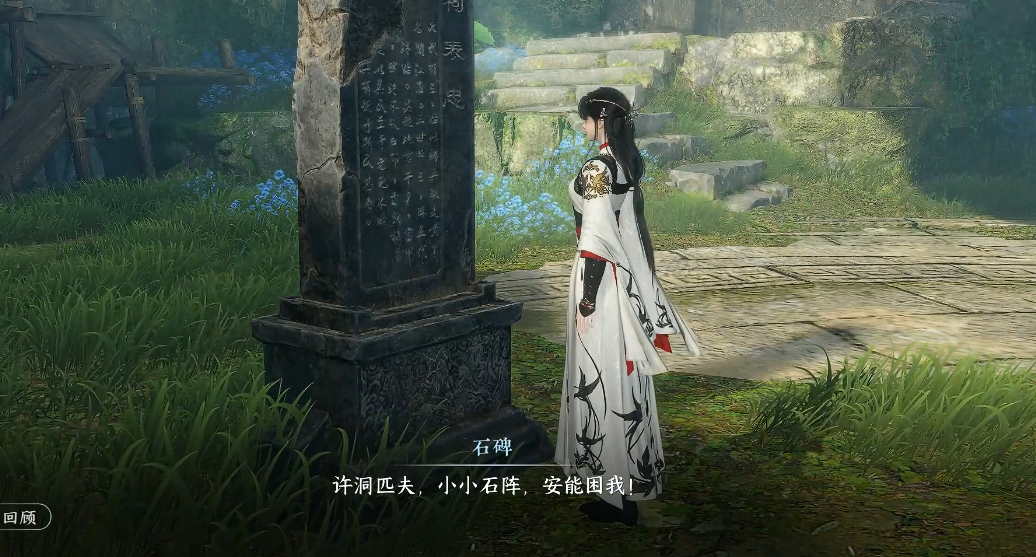The image size is (1036, 557).
Task: Open the 回顾 dialogue review log
Action: pos(22,517)
